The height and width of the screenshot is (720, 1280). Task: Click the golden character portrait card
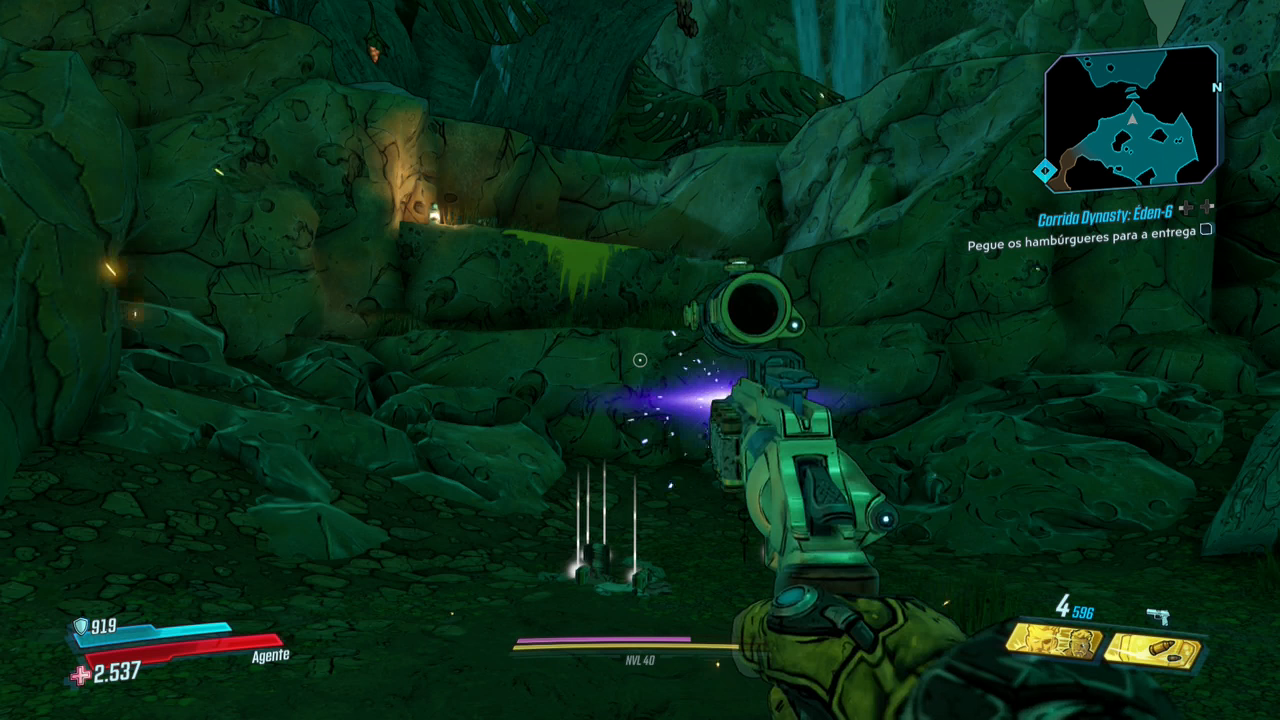pyautogui.click(x=1053, y=641)
